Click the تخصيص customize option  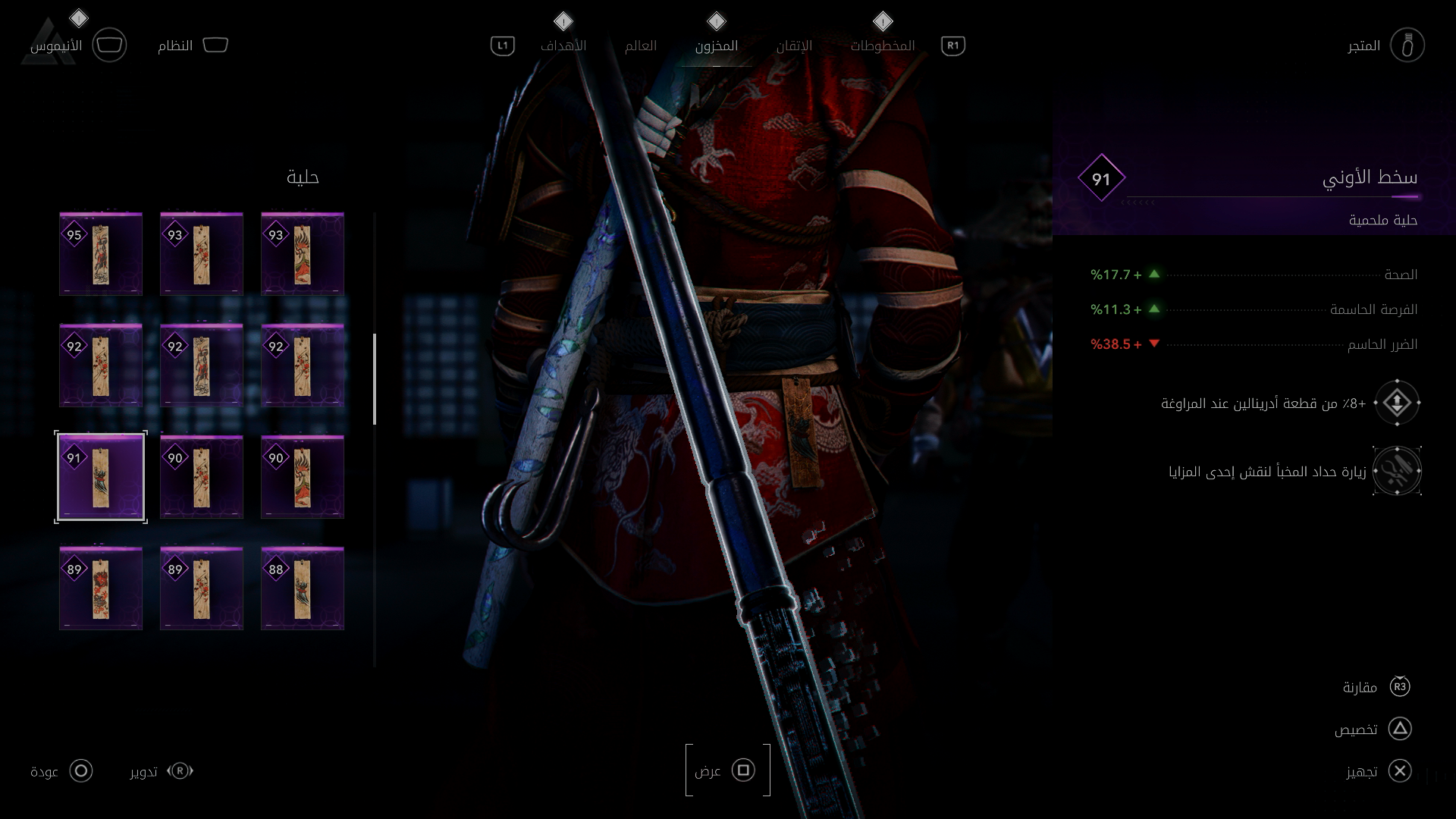pyautogui.click(x=1399, y=729)
